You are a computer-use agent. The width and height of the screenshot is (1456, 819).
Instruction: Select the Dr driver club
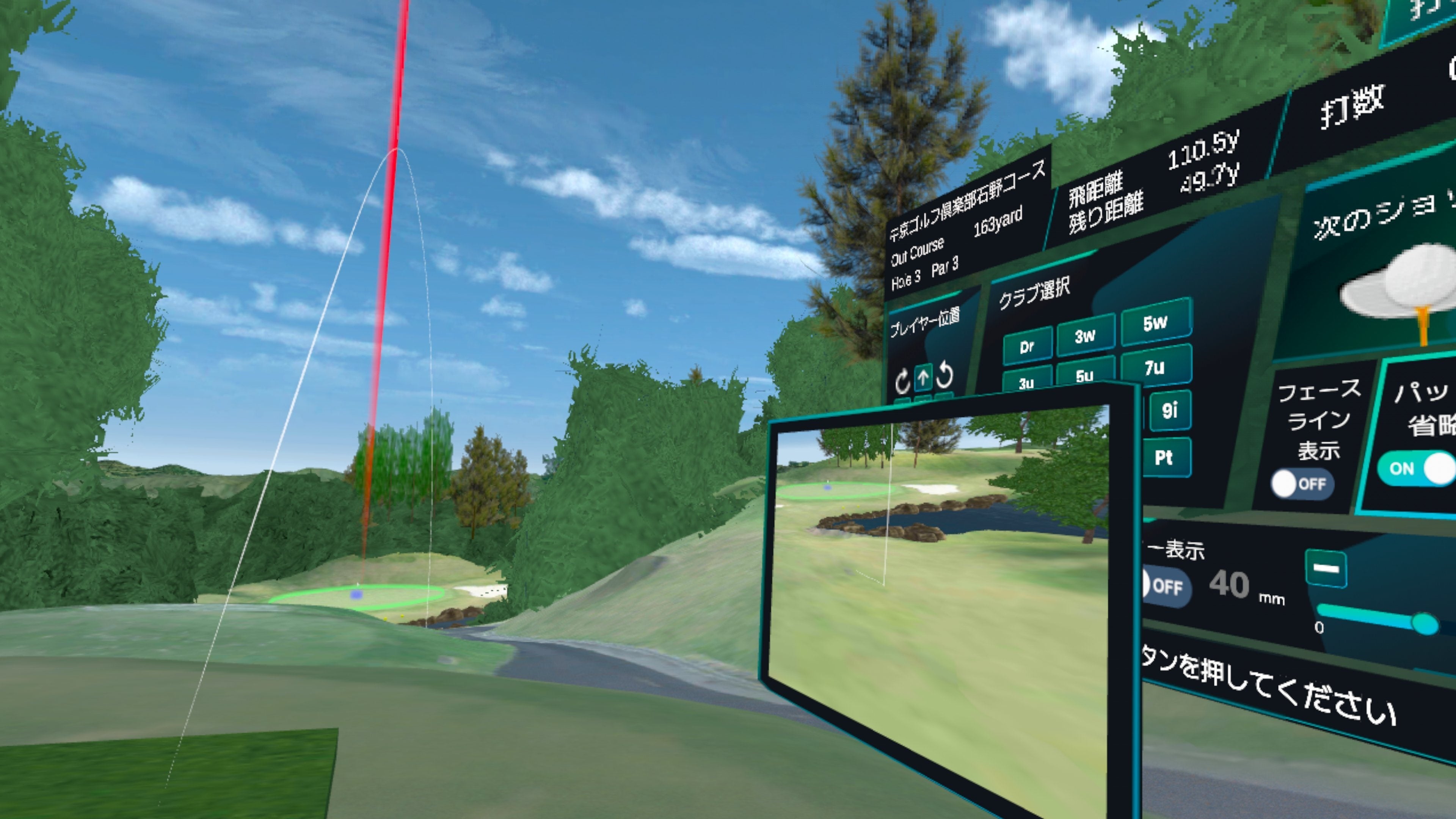coord(1027,347)
